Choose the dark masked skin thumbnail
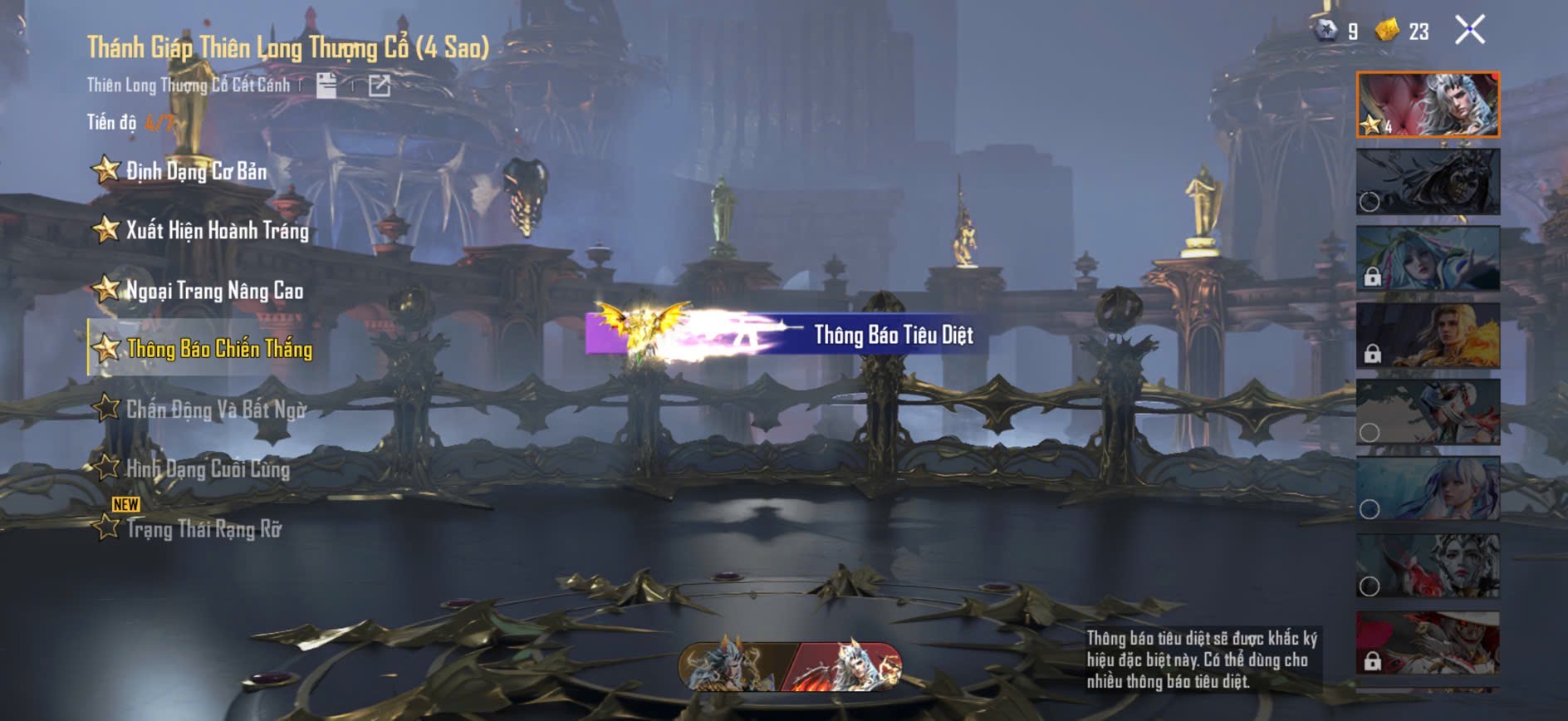Screen dimensions: 1568x721 (1428, 182)
